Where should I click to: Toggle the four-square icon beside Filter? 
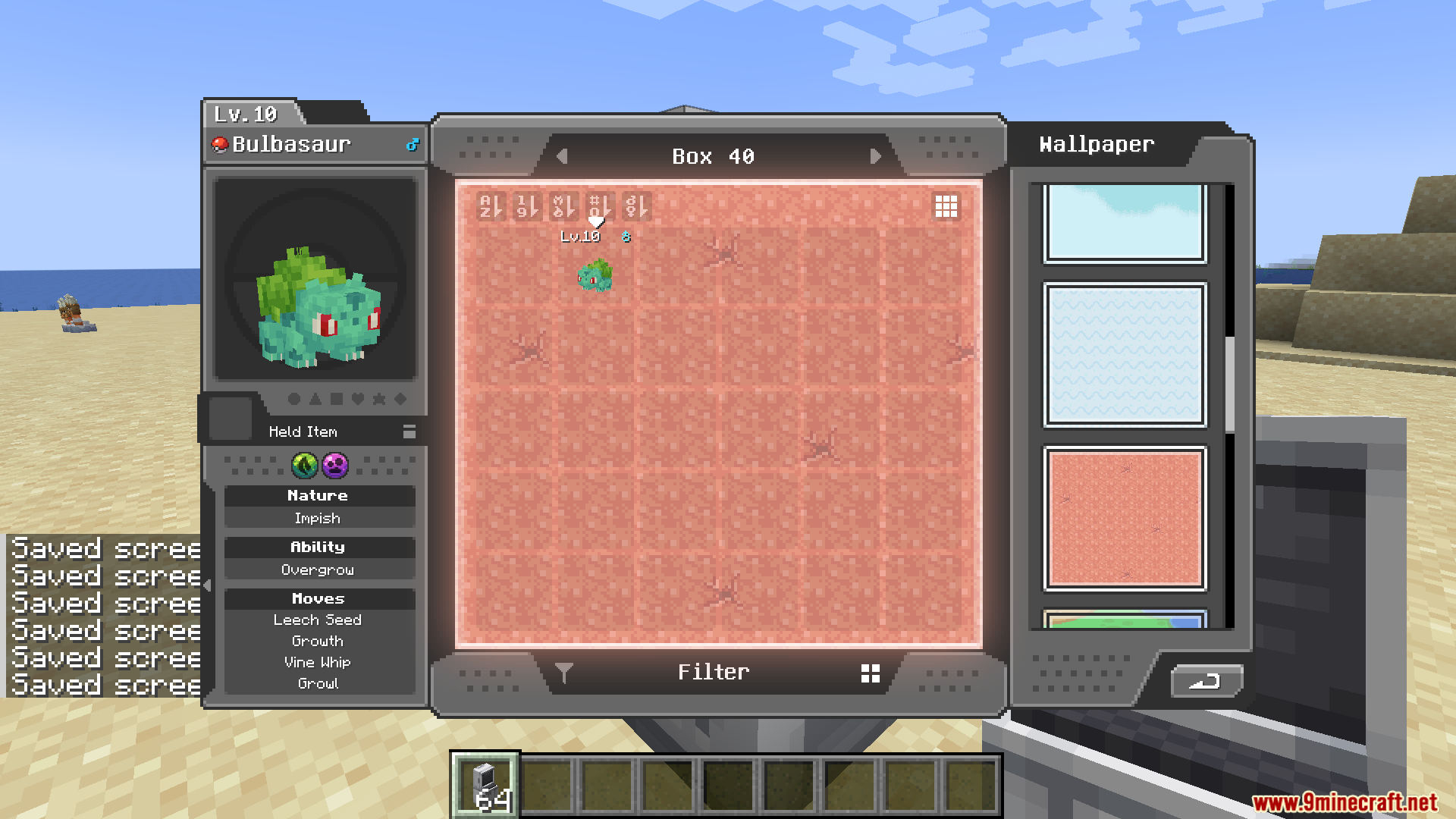coord(871,672)
